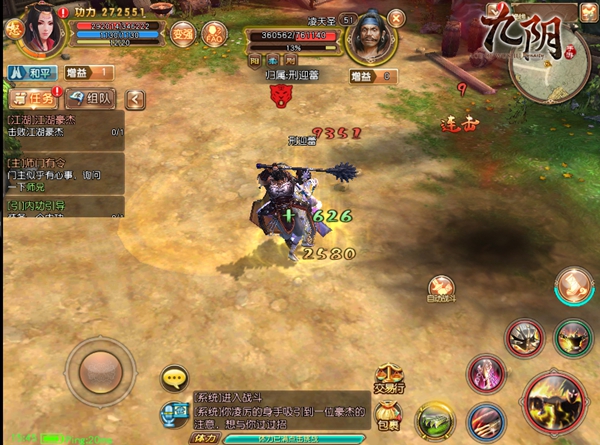Activate the voice microphone chat button

pos(176,410)
